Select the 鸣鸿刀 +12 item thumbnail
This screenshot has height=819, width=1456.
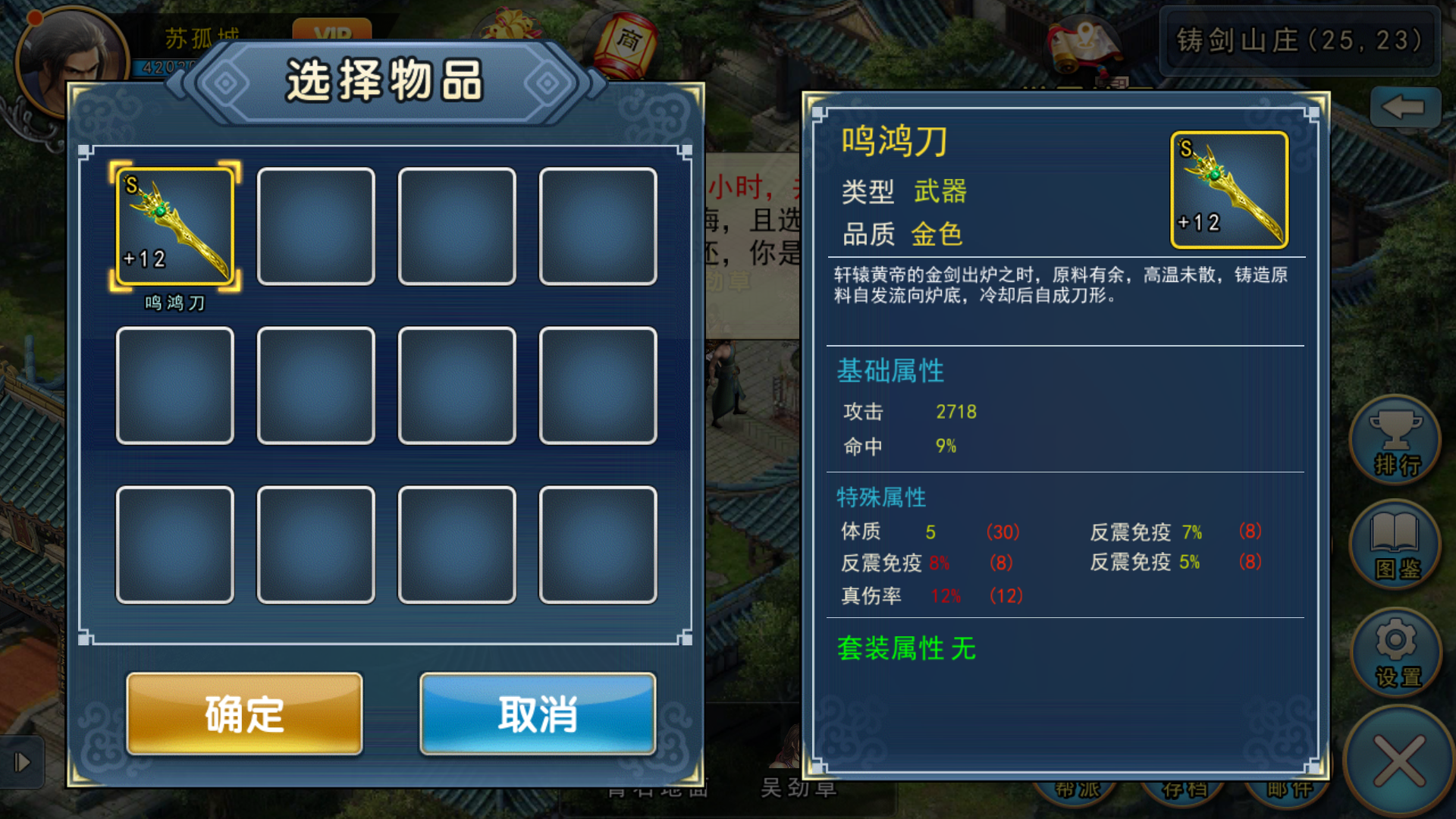(174, 226)
